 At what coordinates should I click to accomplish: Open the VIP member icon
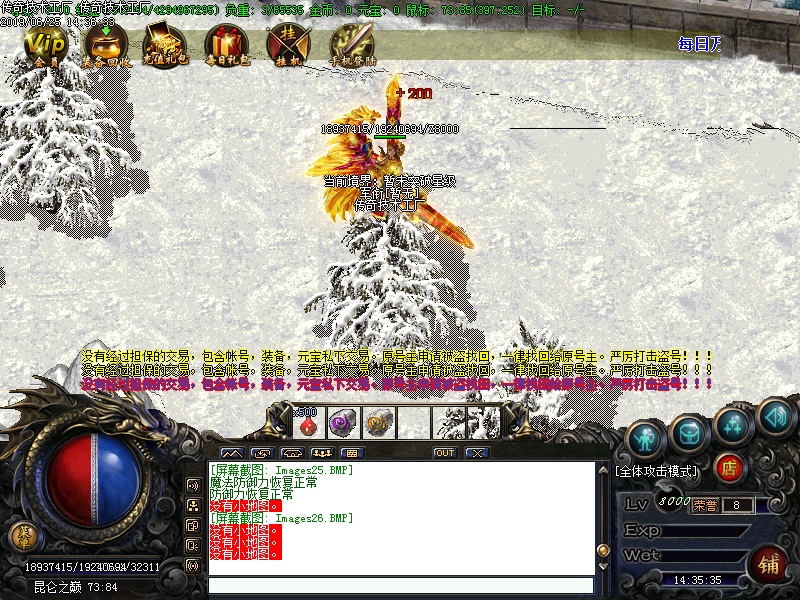point(42,45)
